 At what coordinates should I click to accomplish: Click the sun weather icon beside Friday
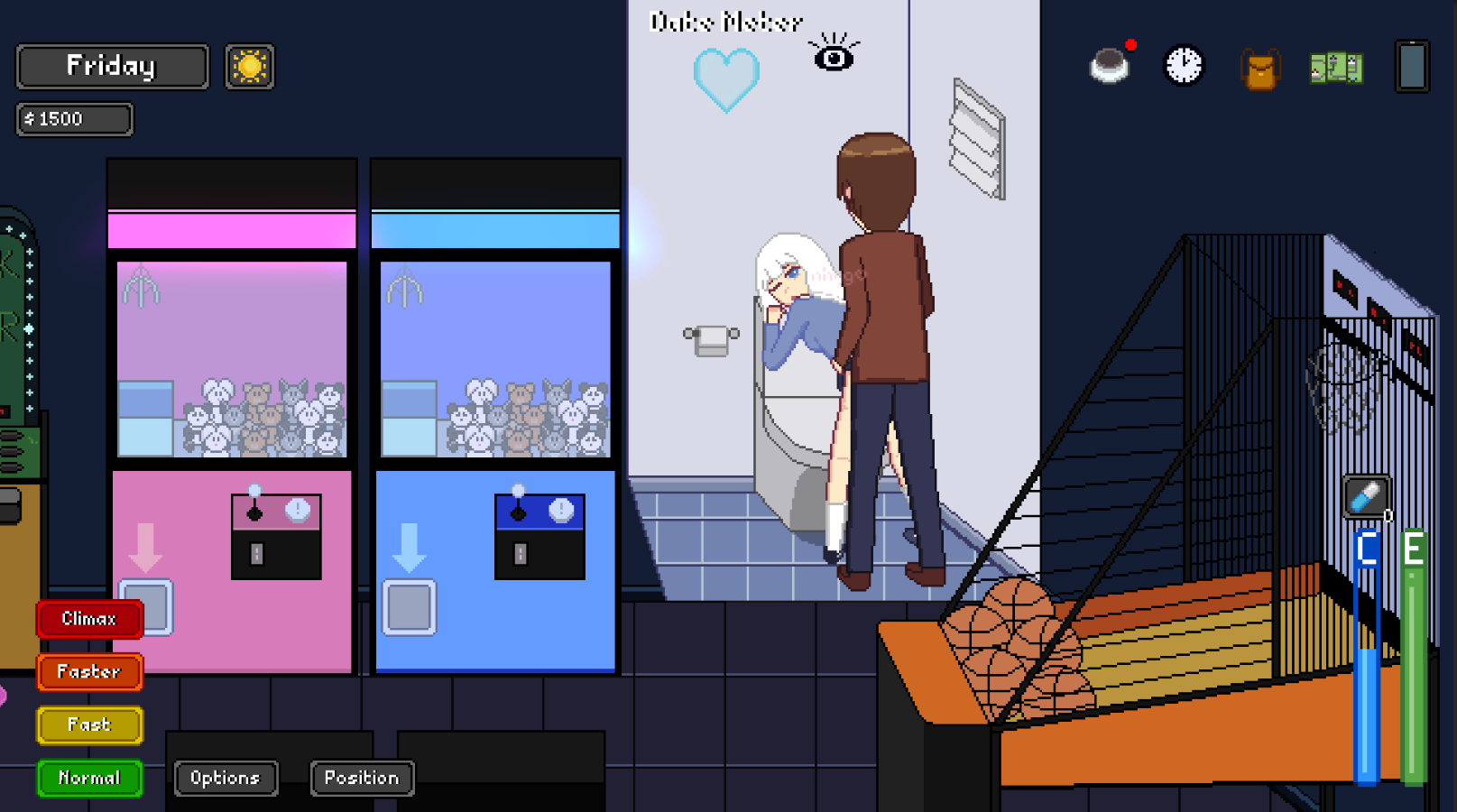tap(250, 66)
